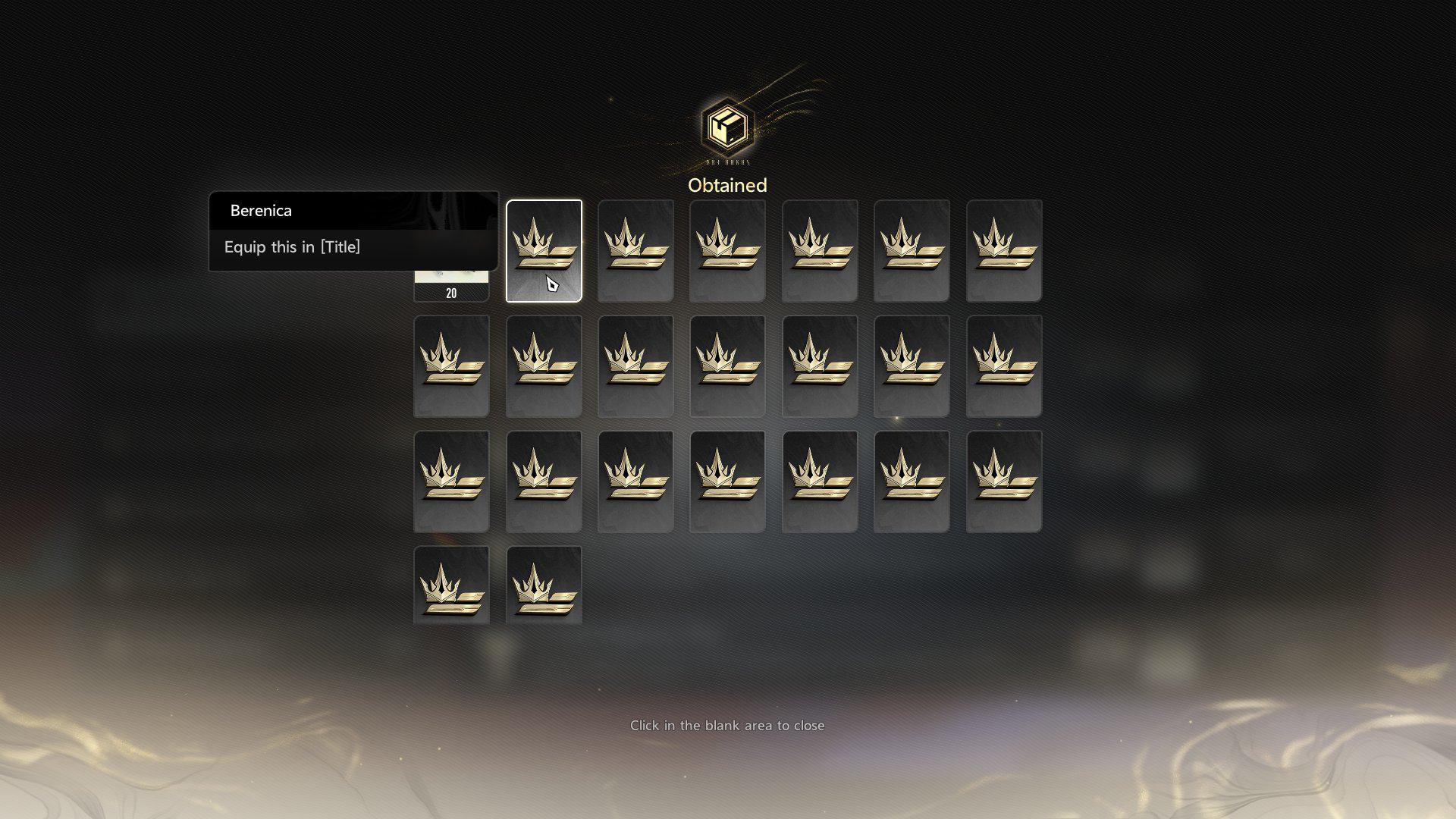Viewport: 1456px width, 819px height.
Task: Select the highlighted Berenica title tile
Action: pos(544,250)
